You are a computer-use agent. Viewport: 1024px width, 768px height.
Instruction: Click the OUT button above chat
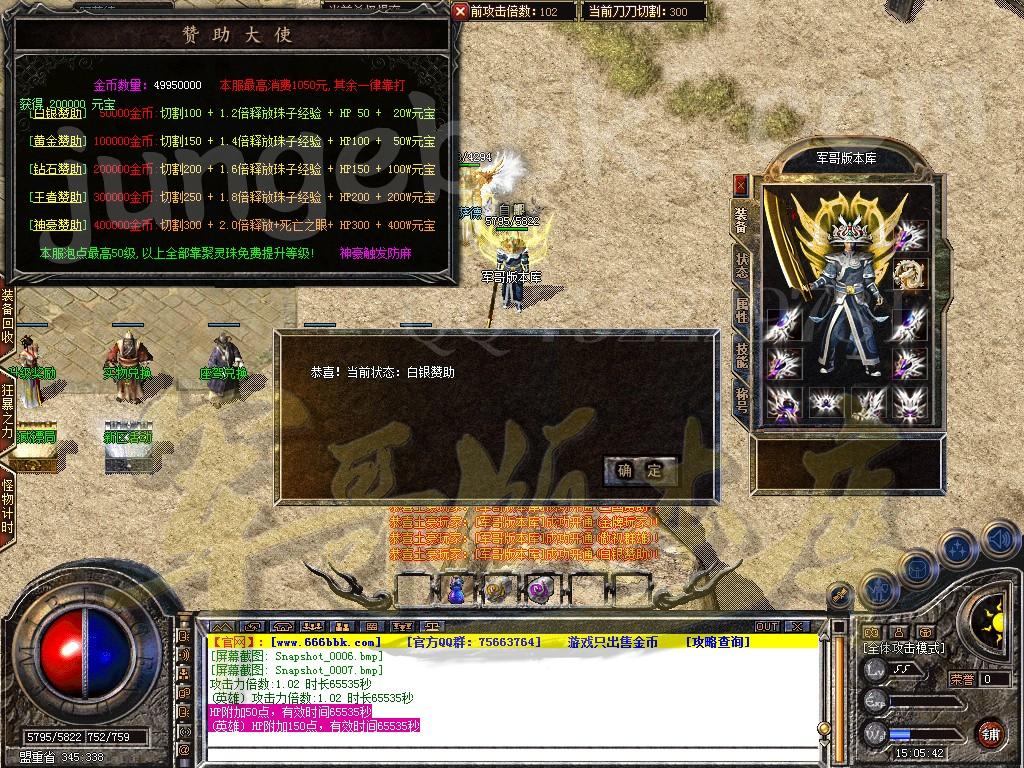767,626
